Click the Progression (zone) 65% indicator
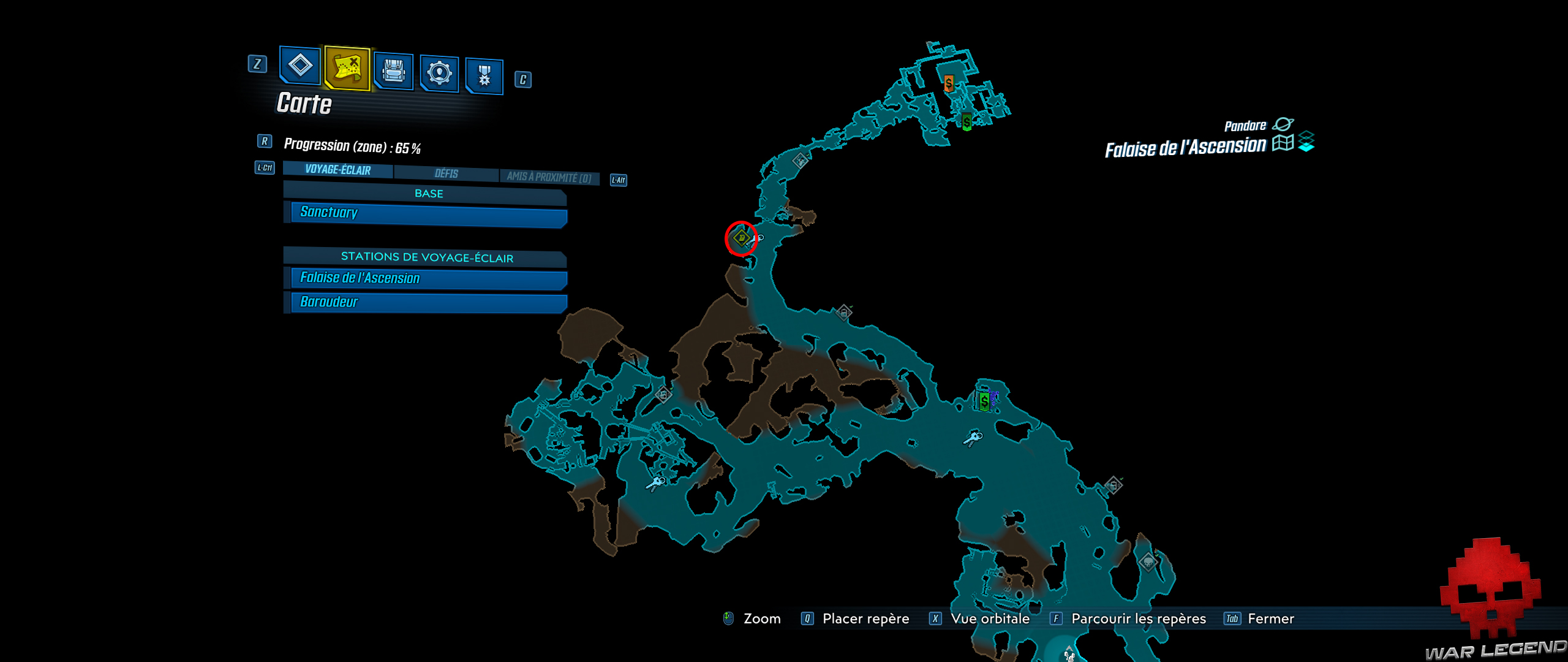 click(354, 146)
